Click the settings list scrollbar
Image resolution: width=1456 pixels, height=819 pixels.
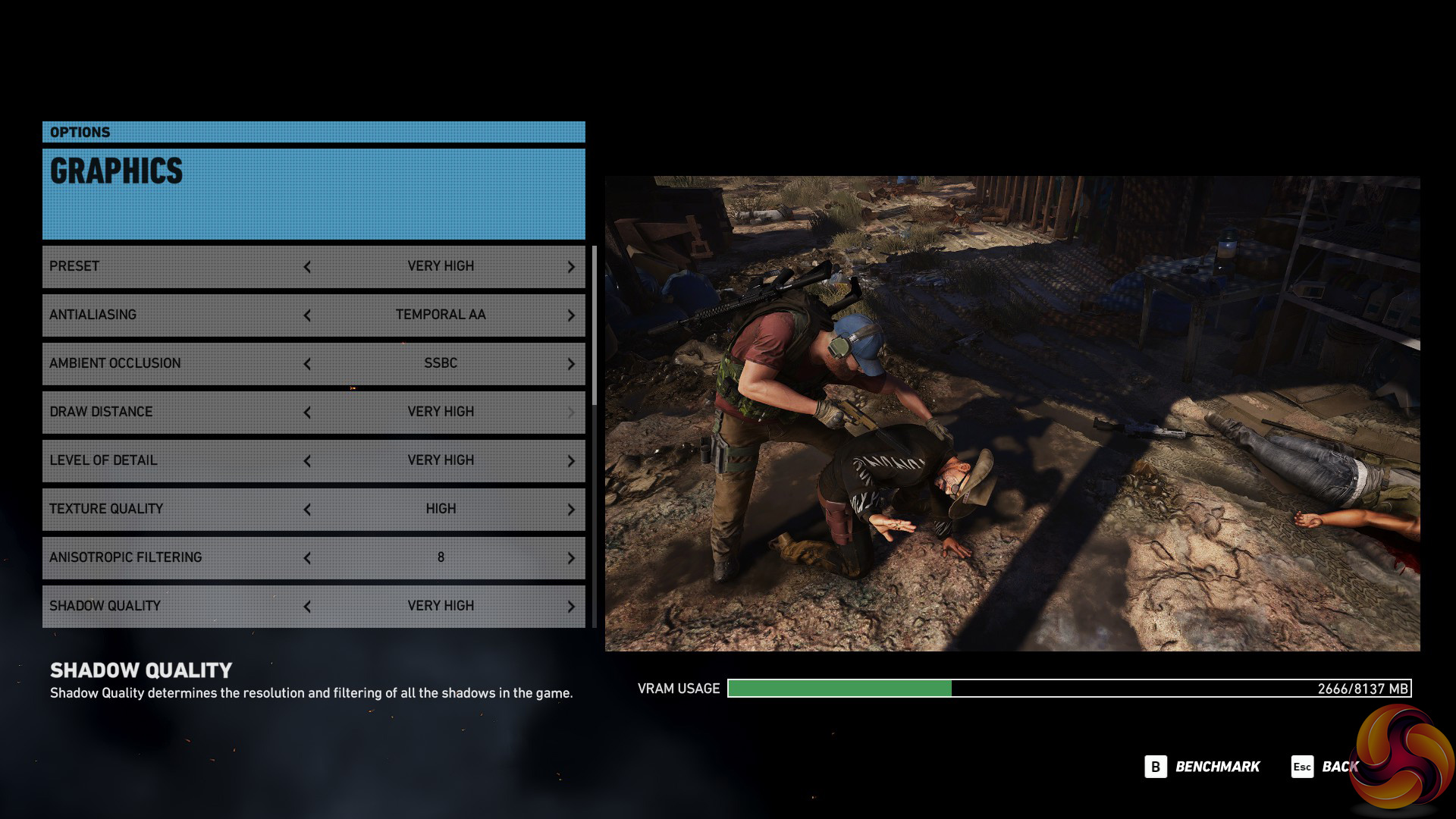click(595, 326)
